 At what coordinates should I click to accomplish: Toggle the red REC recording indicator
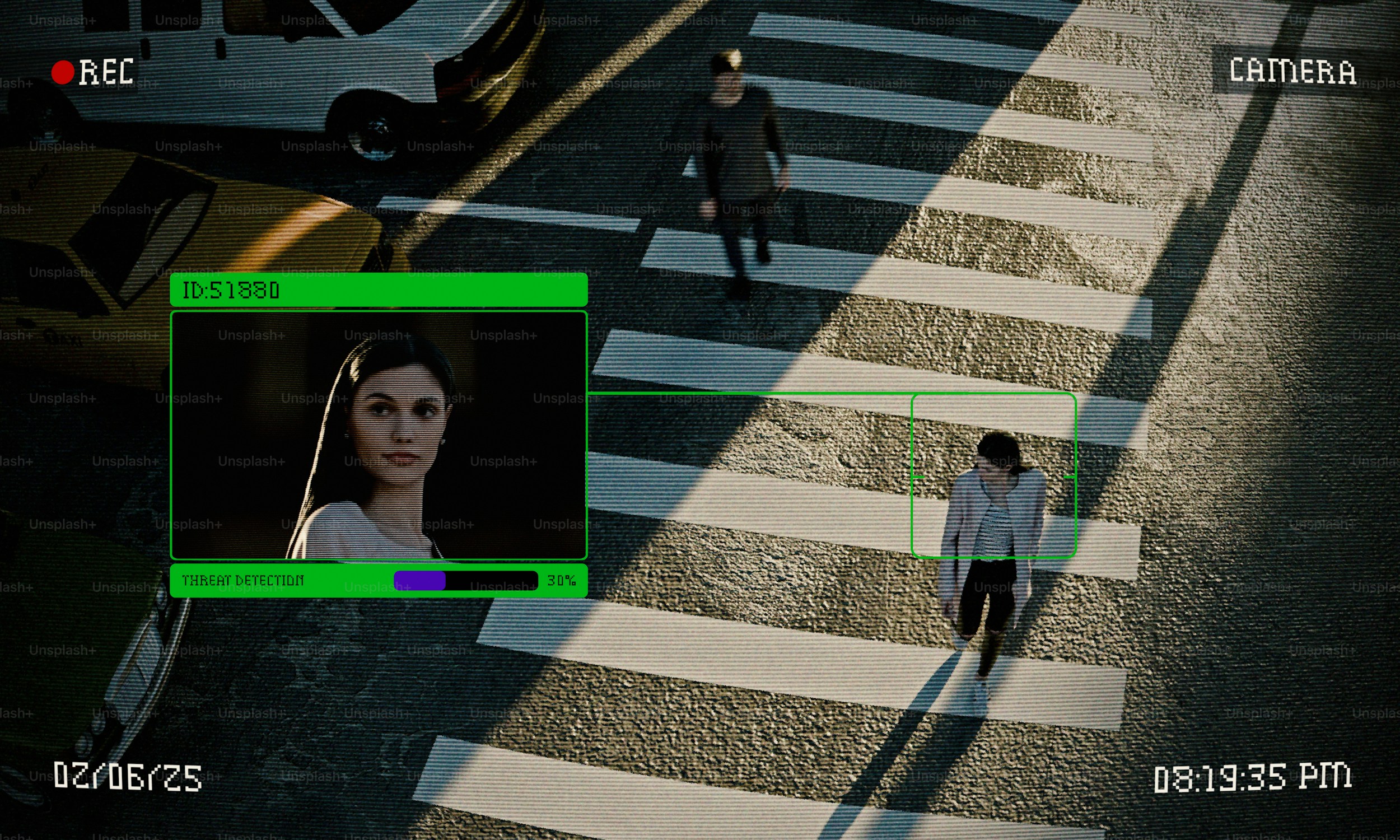click(x=63, y=72)
